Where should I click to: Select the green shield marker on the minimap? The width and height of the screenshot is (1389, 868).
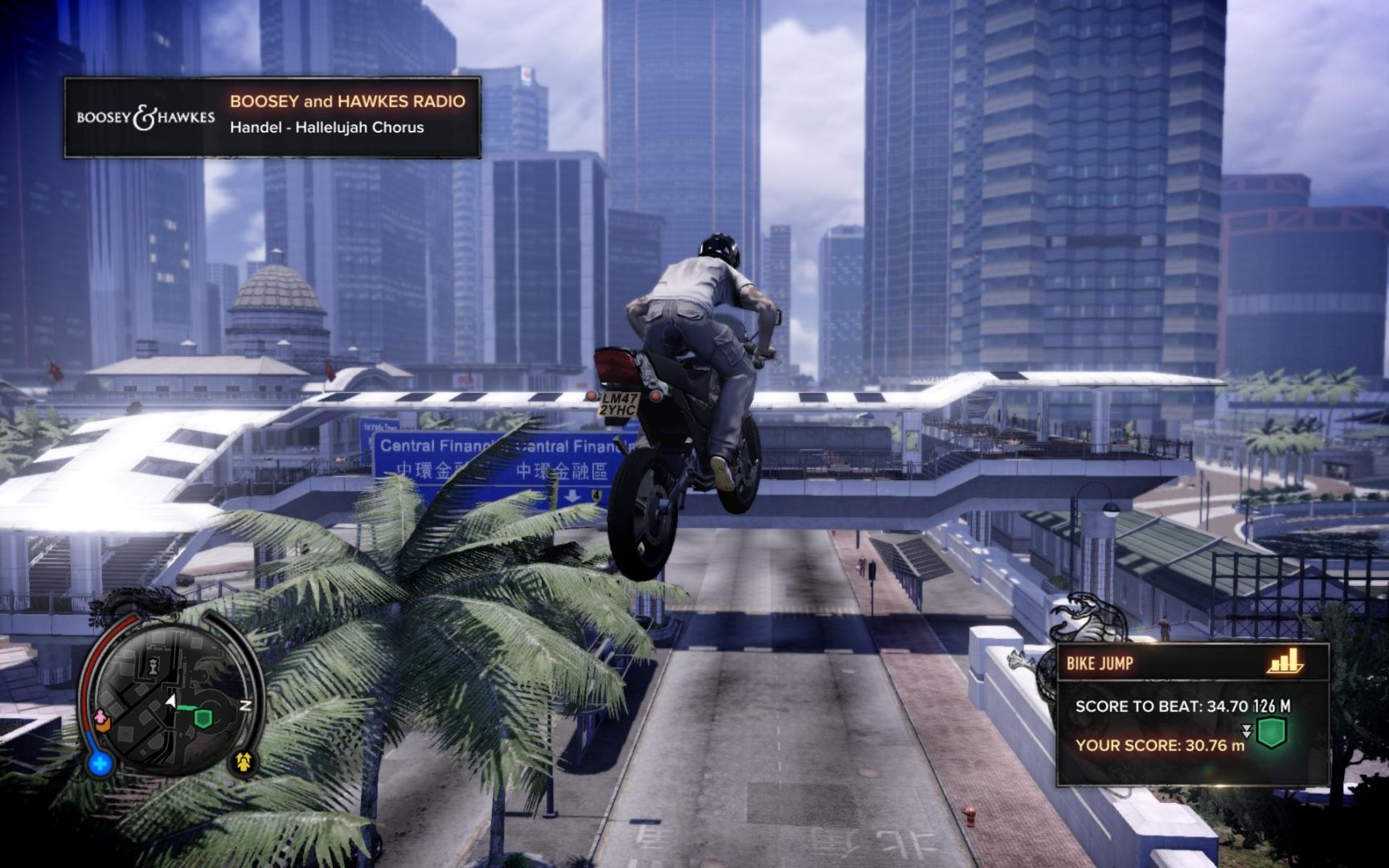pos(203,718)
